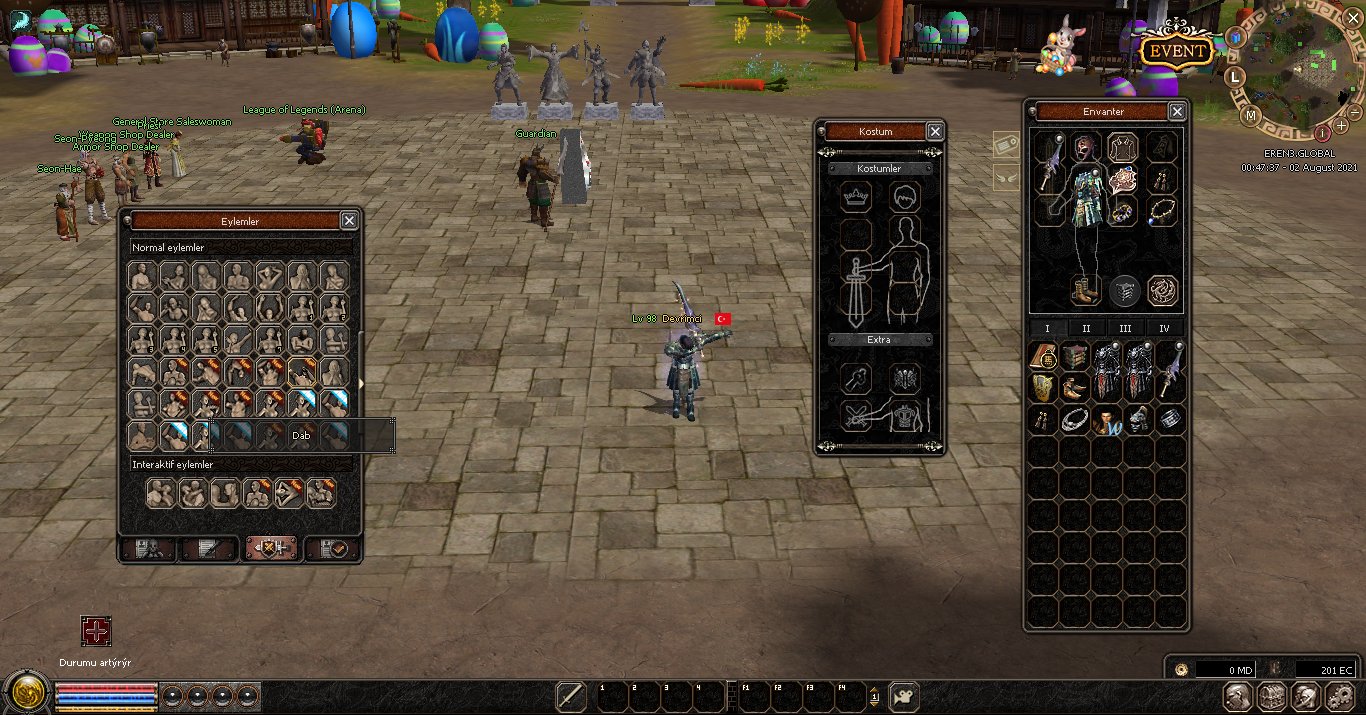Close the Envanter inventory window
Viewport: 1366px width, 715px height.
[x=1177, y=112]
